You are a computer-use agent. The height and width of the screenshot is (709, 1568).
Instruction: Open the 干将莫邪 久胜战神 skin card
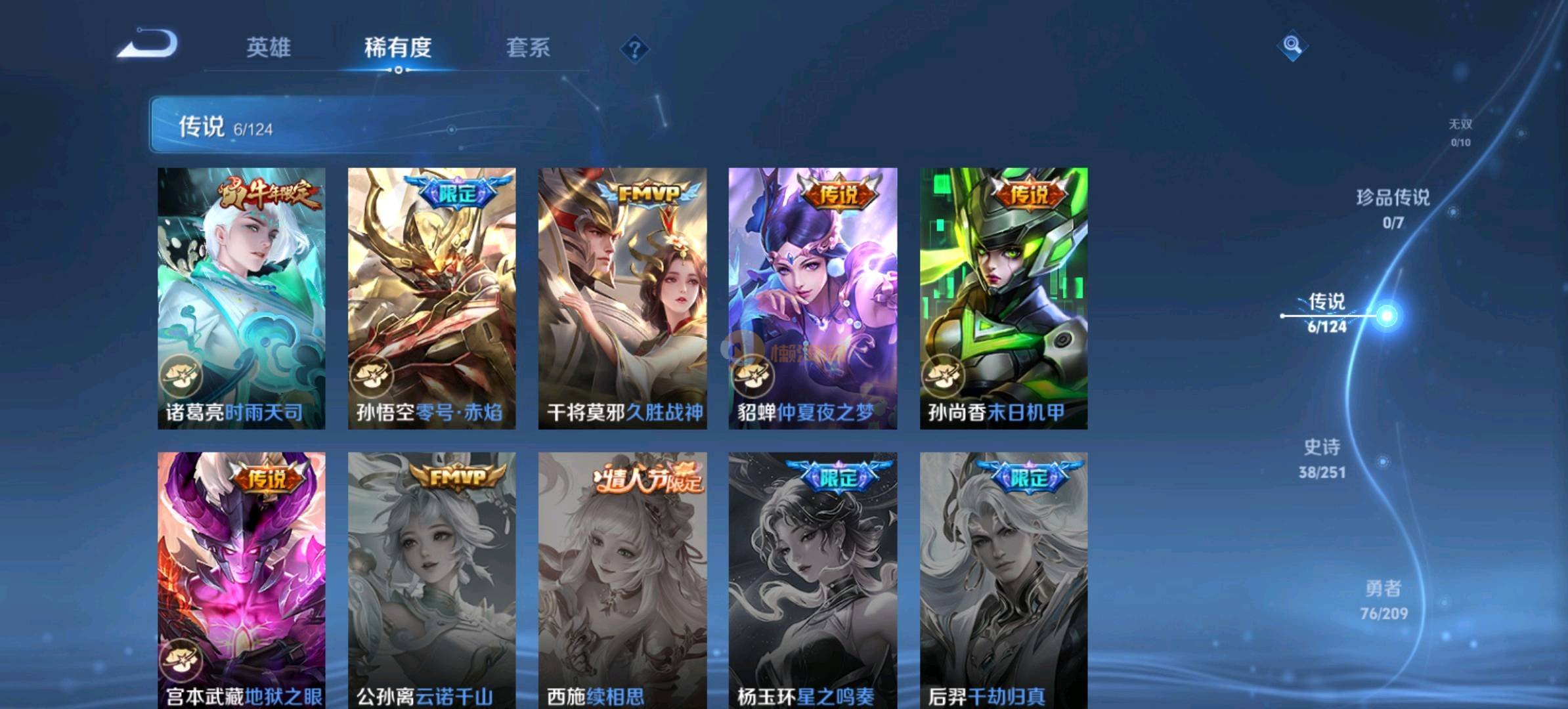[622, 298]
